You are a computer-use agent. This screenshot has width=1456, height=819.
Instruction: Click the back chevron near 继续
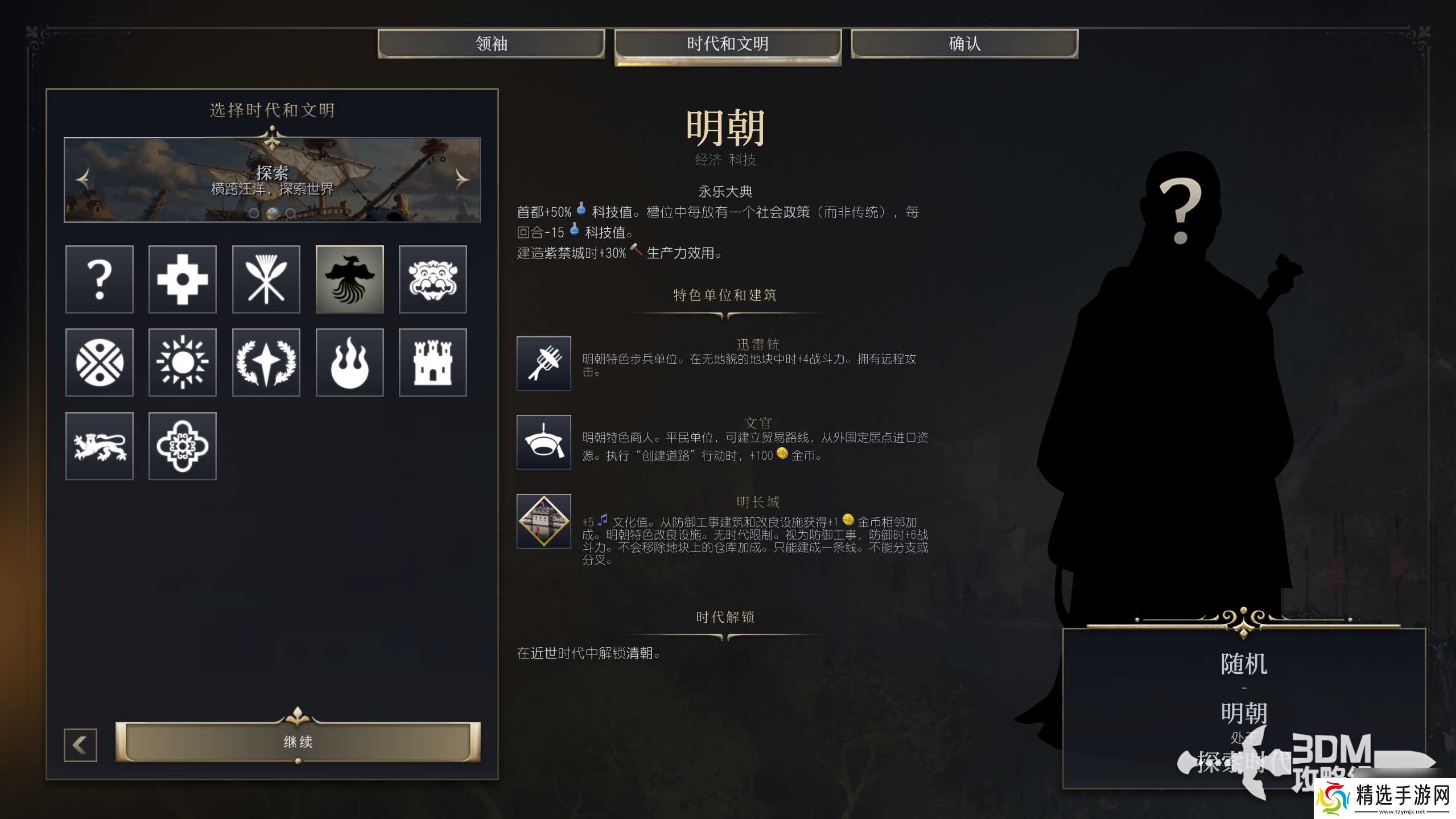tap(80, 744)
